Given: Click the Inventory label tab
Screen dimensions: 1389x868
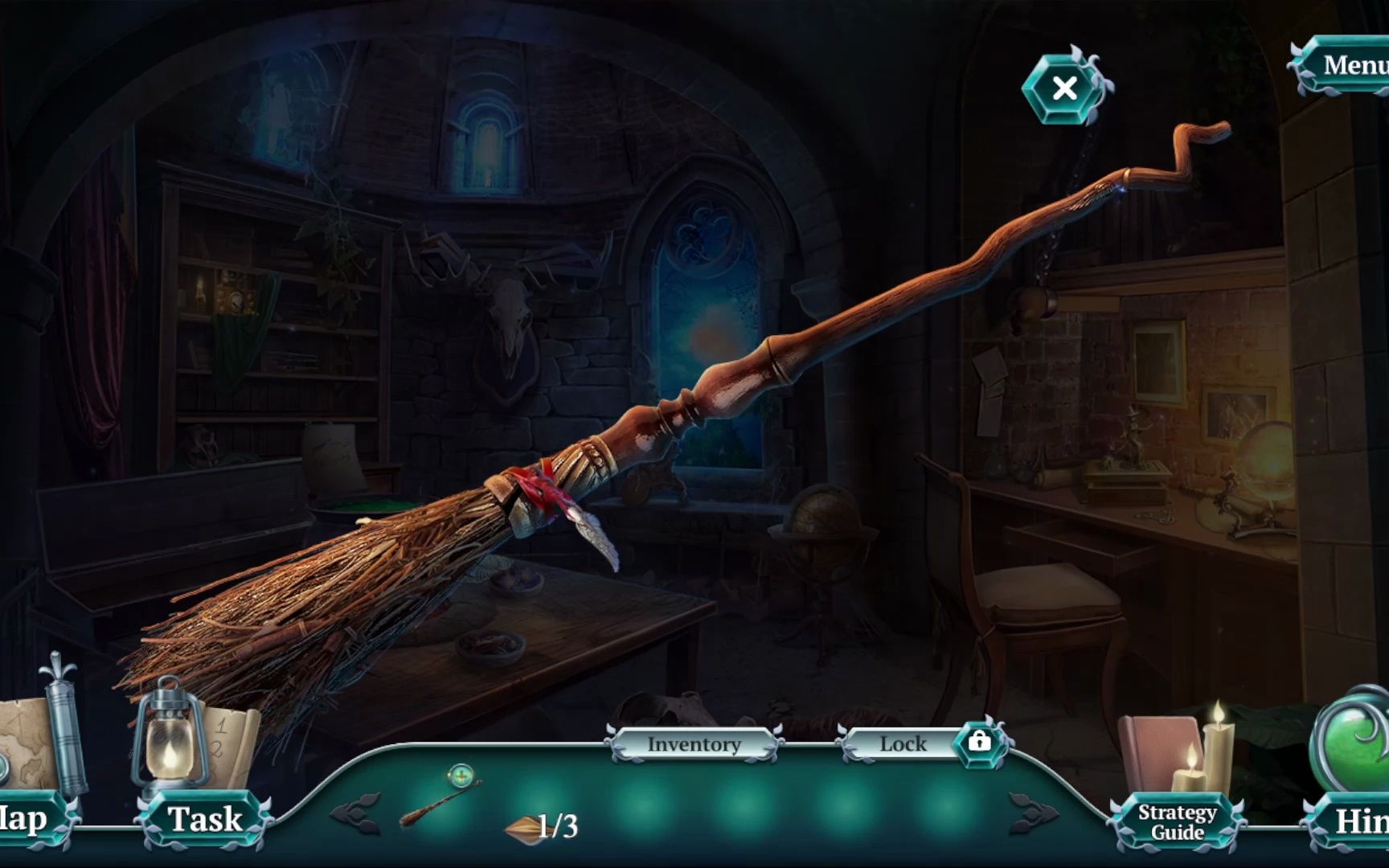Looking at the screenshot, I should [x=694, y=744].
